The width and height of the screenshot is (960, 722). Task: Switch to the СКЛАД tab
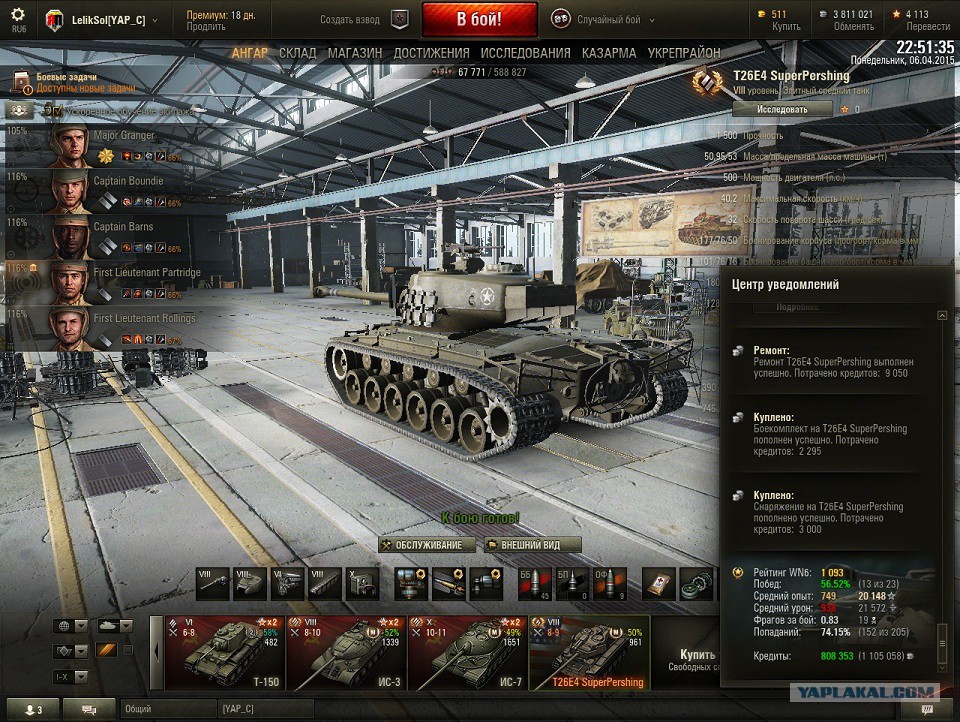(x=297, y=53)
